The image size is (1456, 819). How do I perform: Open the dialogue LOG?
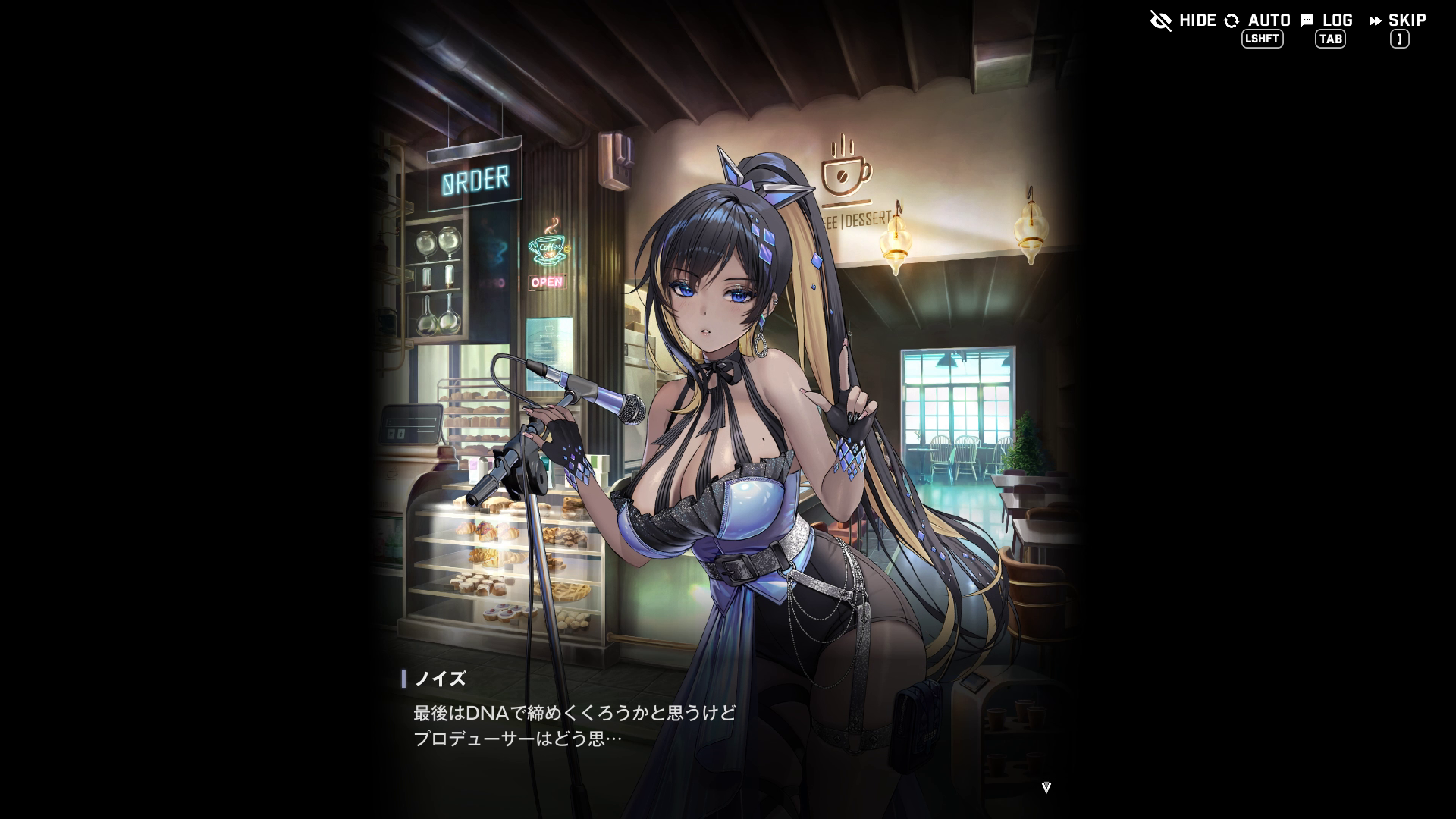[1327, 21]
